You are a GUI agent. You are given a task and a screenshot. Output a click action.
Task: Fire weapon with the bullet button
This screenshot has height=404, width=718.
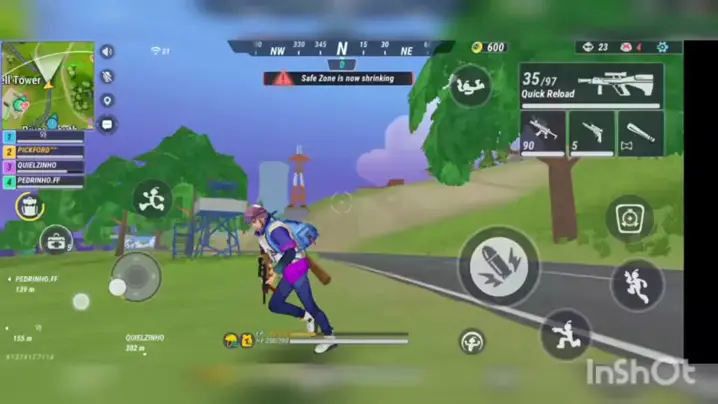(x=499, y=266)
